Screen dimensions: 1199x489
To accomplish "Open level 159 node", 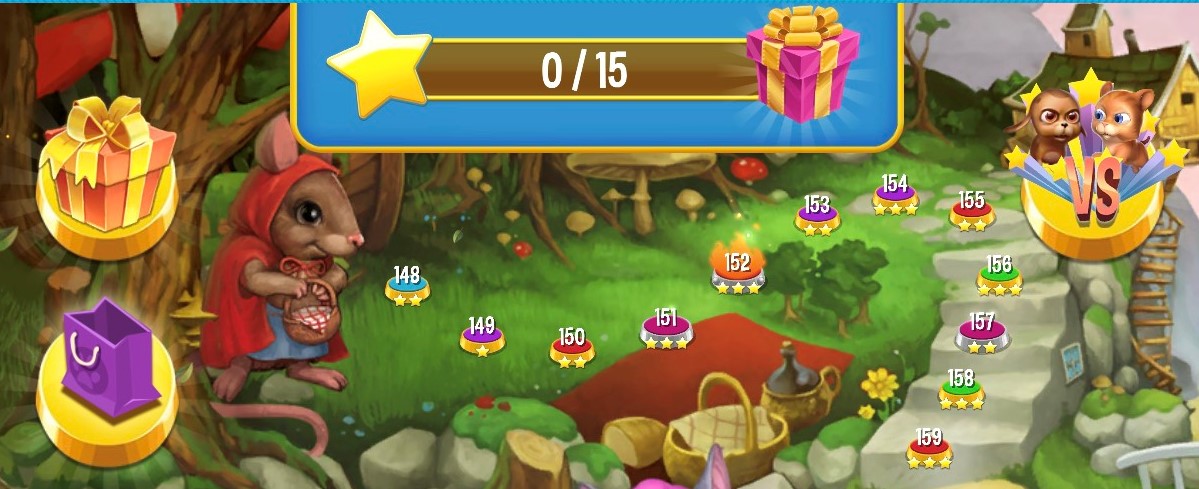I will coord(929,448).
